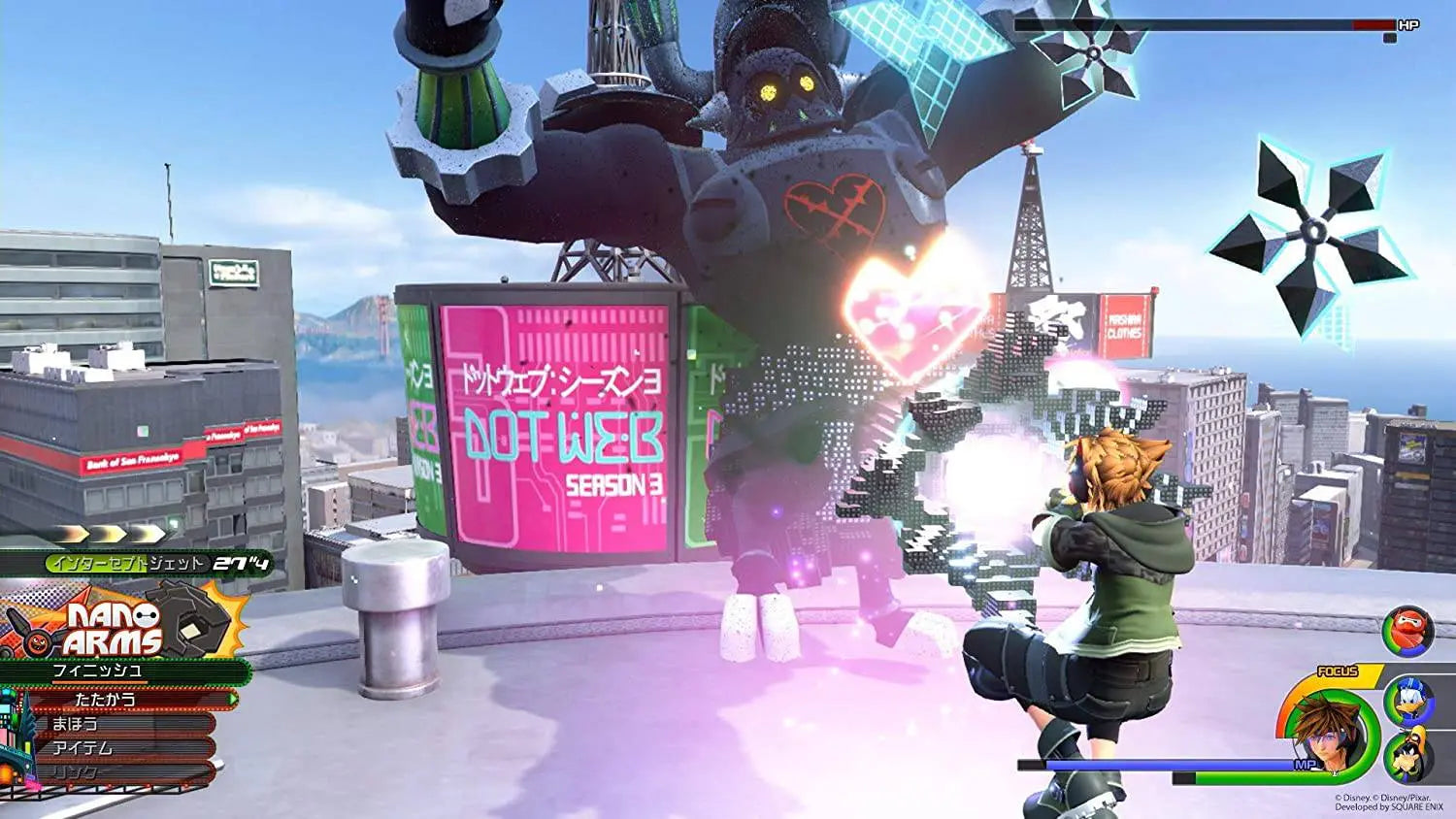Toggle the FOCUS gauge label

1337,671
